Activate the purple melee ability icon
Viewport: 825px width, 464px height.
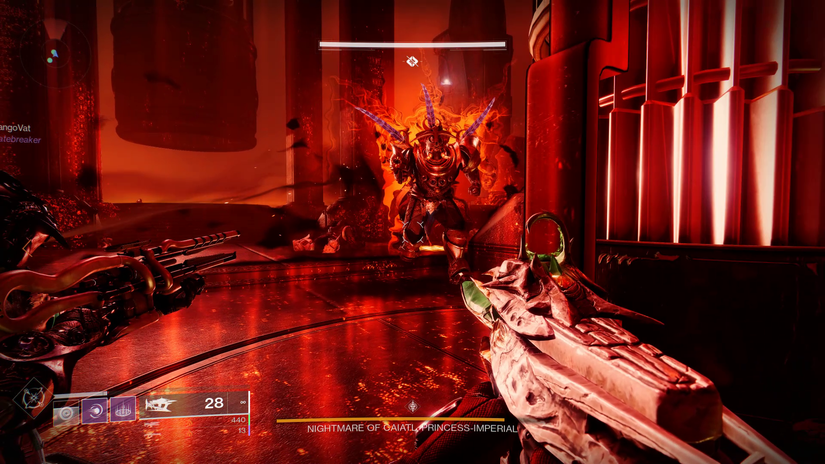pos(94,411)
